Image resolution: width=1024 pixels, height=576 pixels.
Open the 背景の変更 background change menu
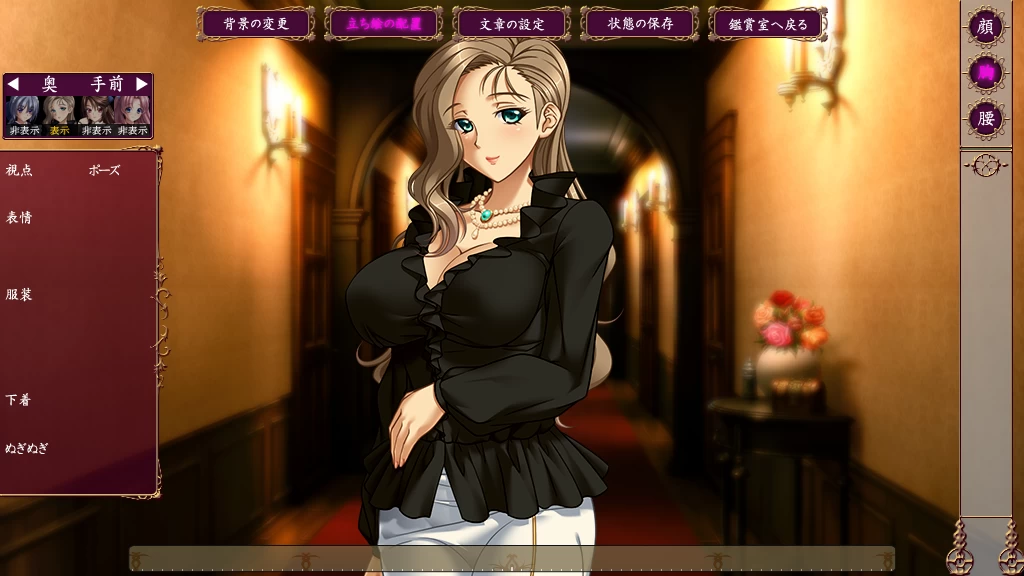(257, 23)
